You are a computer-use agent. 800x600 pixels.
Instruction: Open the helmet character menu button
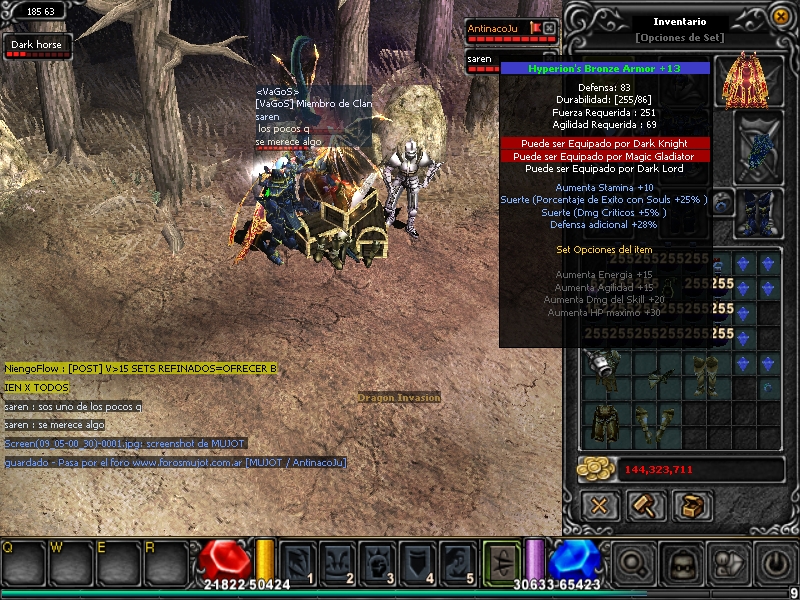pyautogui.click(x=680, y=563)
